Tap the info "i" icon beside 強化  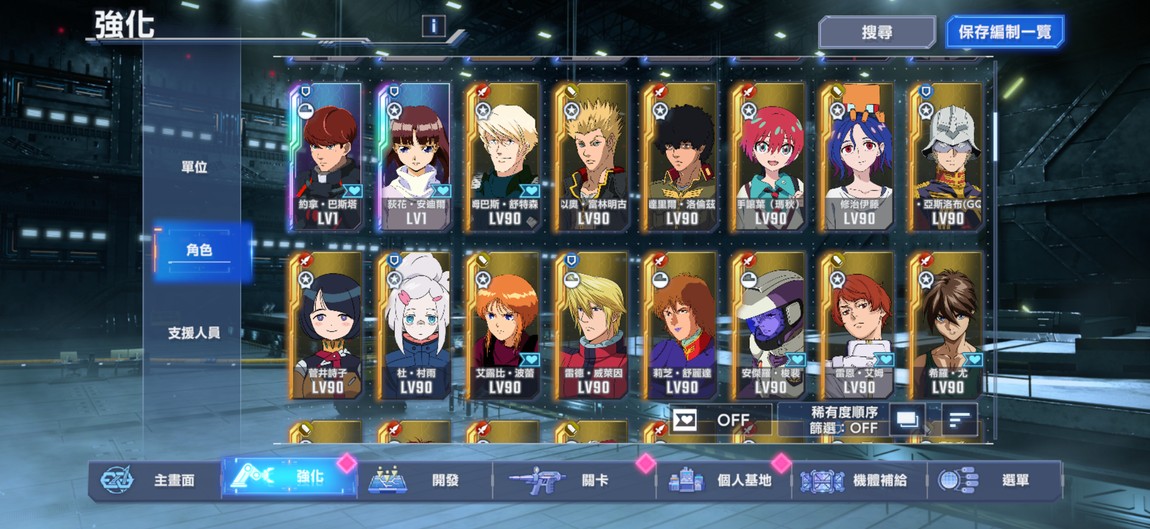pos(433,26)
